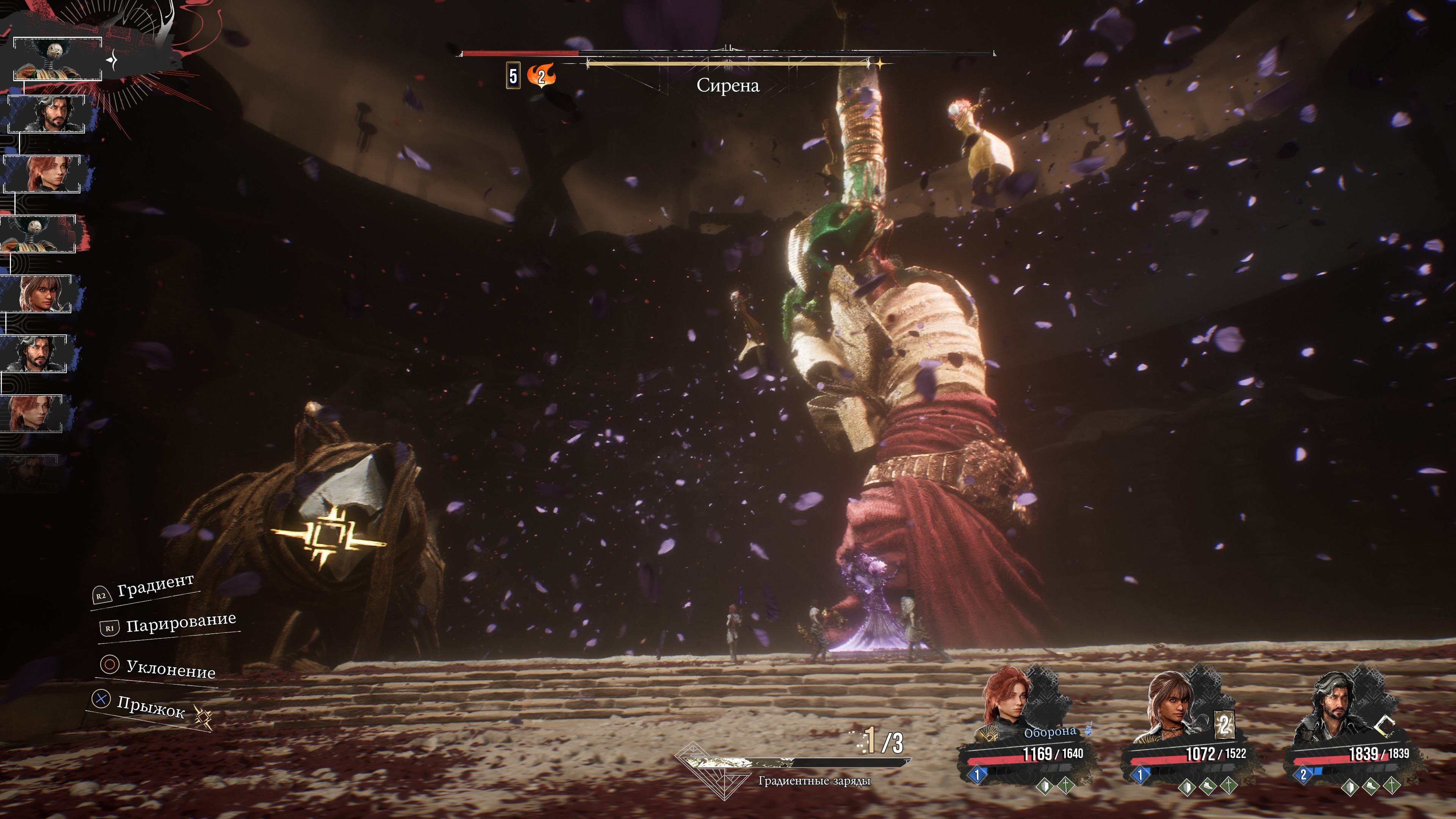This screenshot has width=1456, height=819.
Task: Click the shield counter showing 5
Action: point(513,76)
